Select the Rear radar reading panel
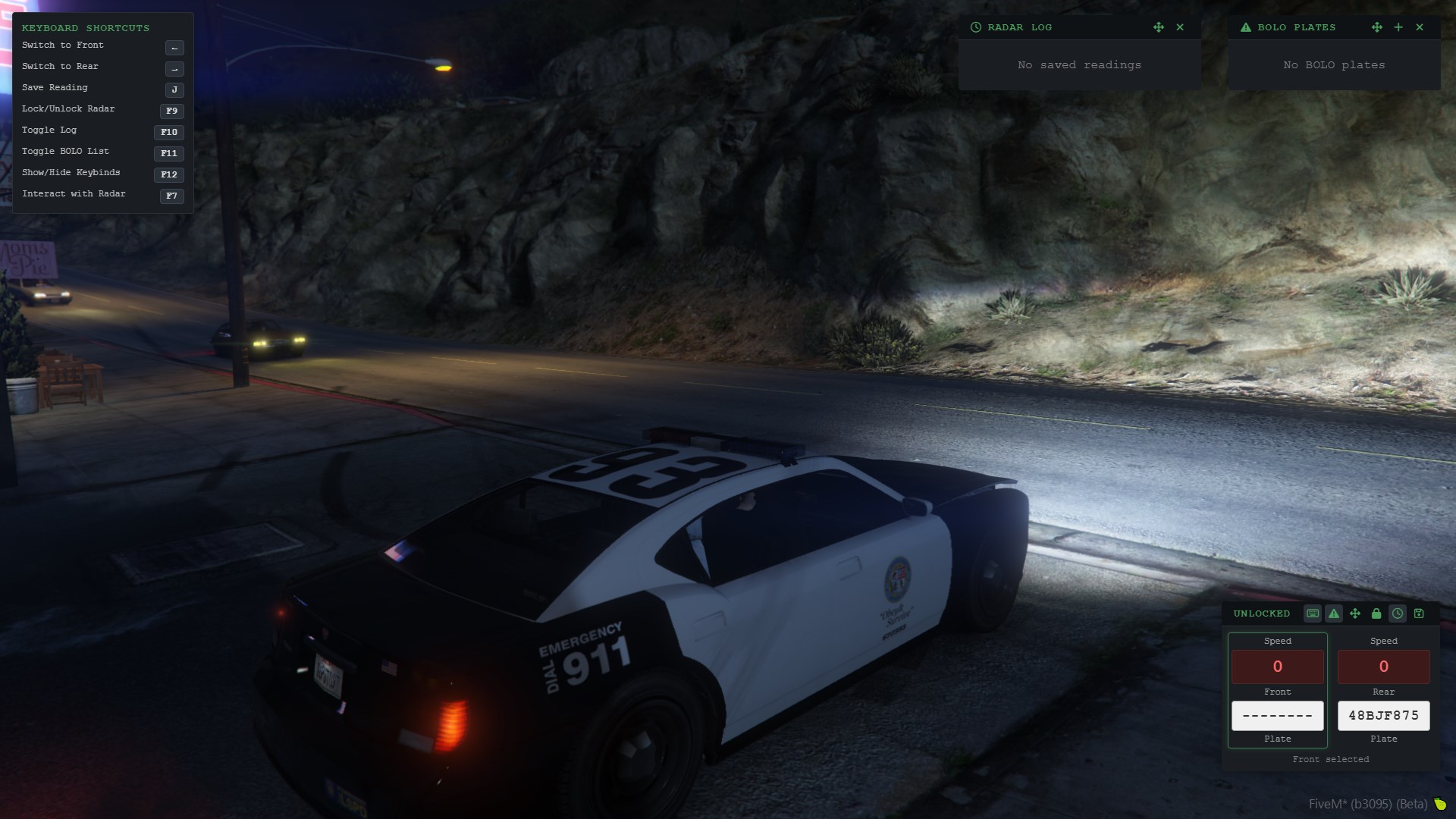 (1383, 688)
